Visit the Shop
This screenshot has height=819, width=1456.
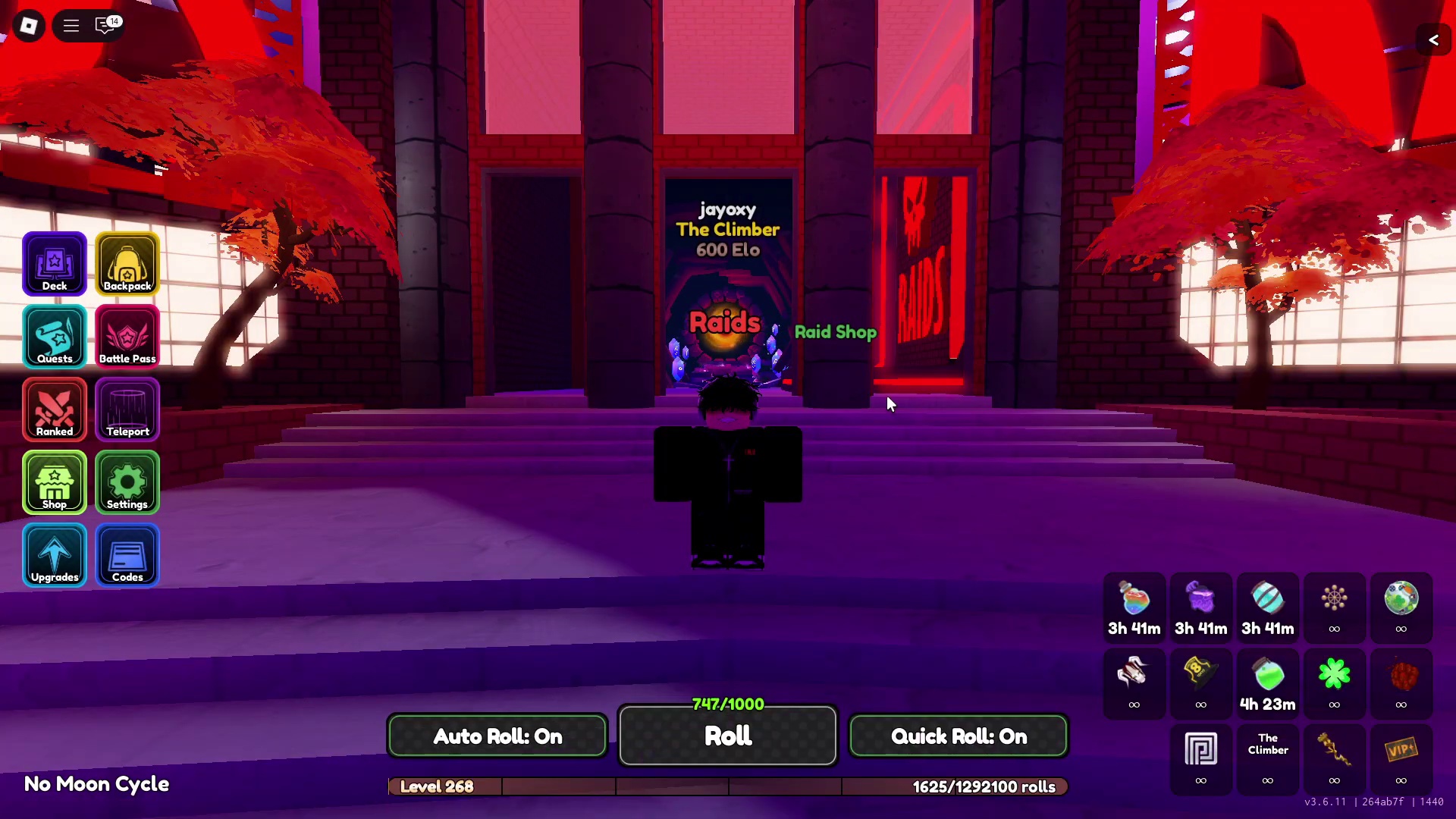[x=55, y=482]
